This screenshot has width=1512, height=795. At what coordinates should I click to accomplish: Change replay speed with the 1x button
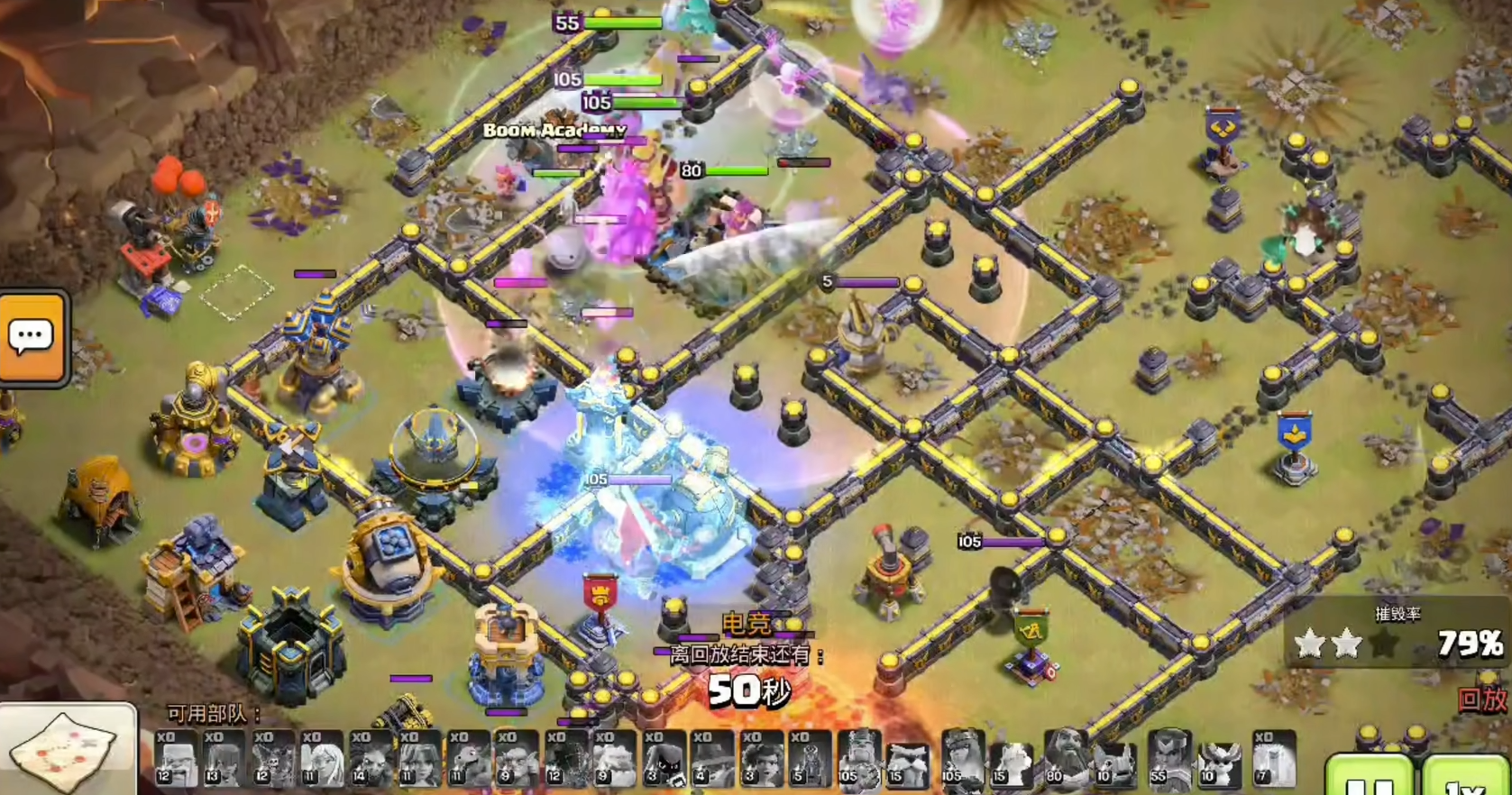[x=1464, y=780]
